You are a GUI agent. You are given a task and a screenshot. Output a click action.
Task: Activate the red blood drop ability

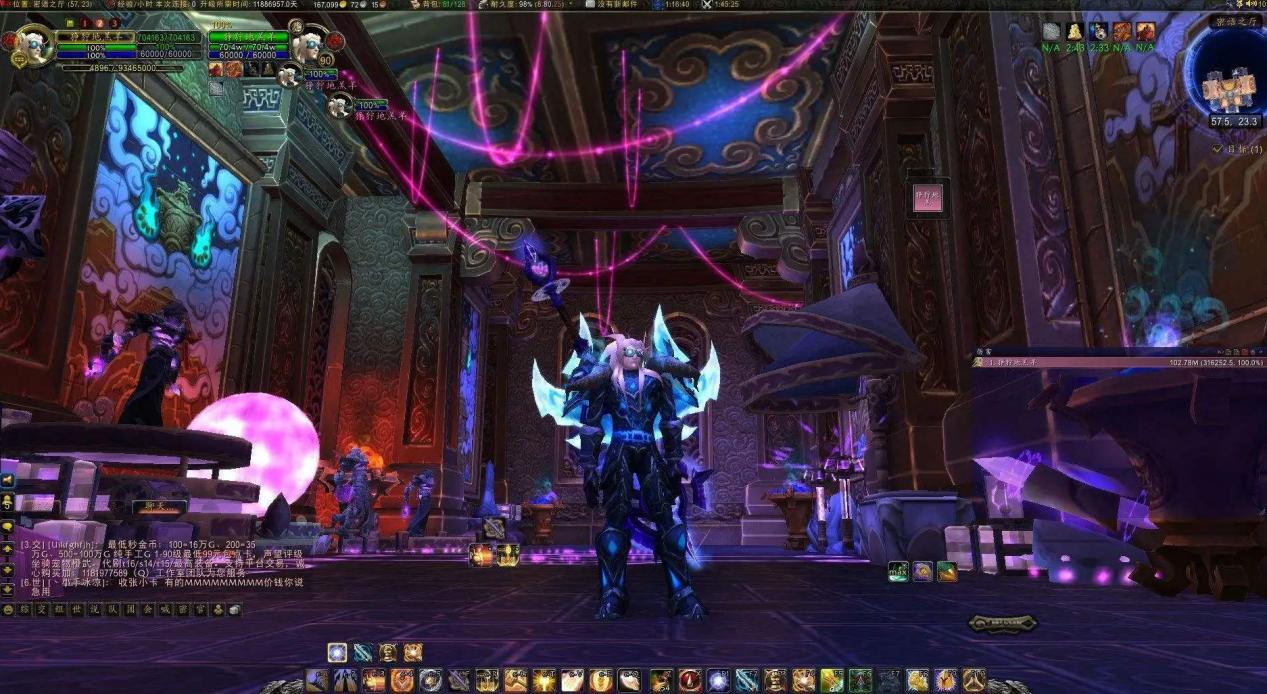pyautogui.click(x=690, y=681)
